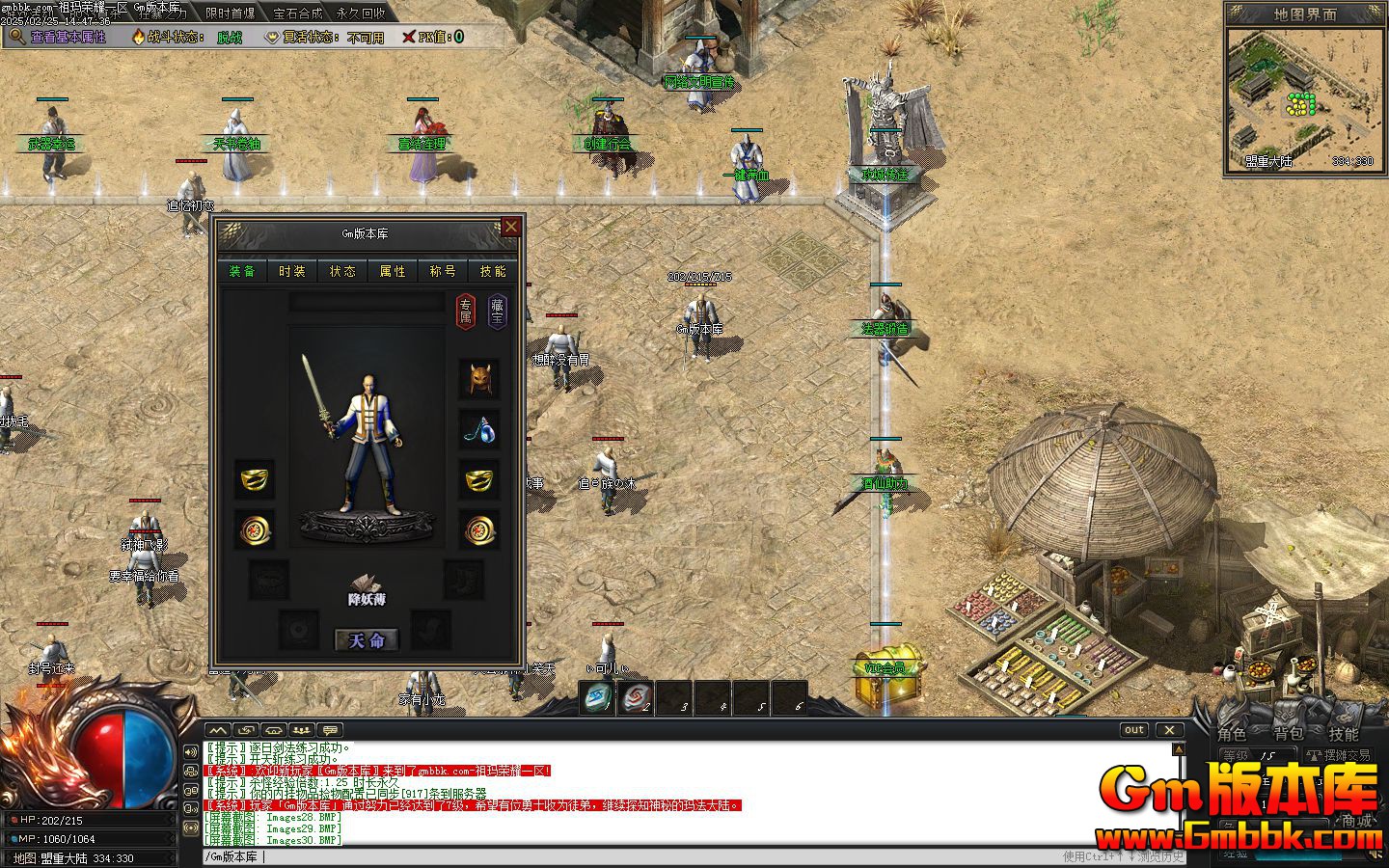
Task: Close the character equipment panel
Action: click(511, 227)
